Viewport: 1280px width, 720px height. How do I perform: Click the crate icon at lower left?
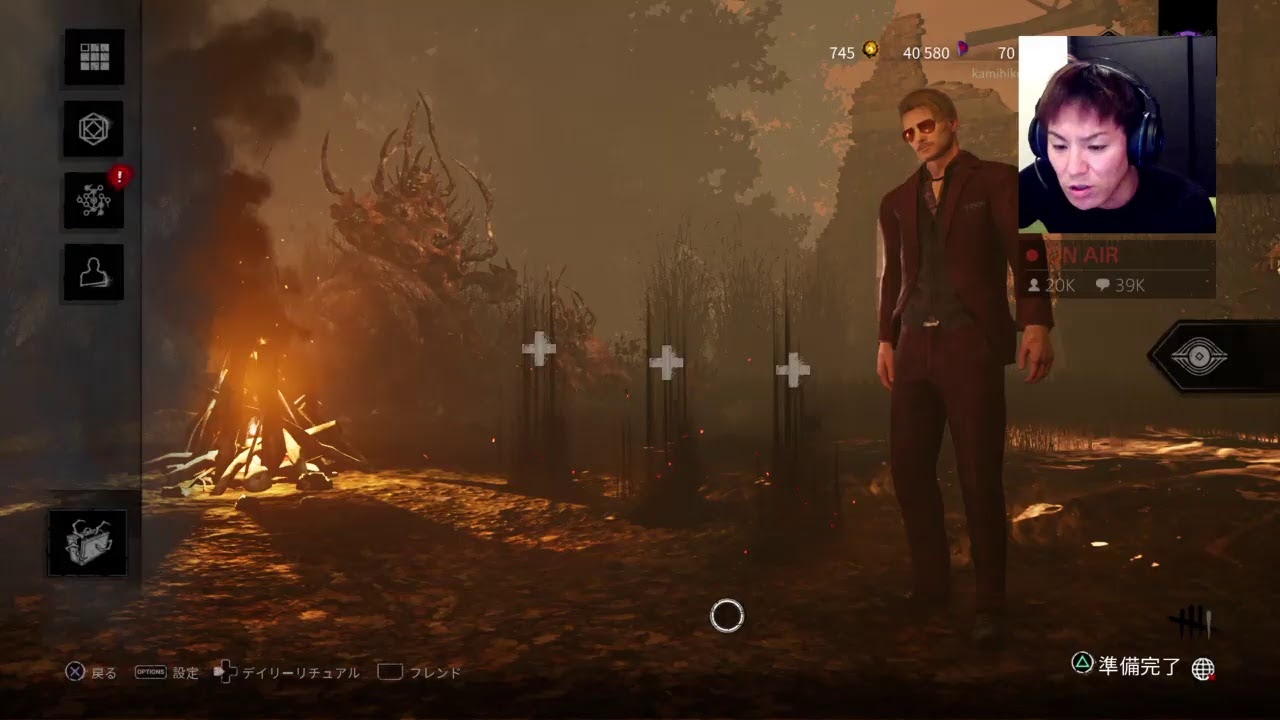88,543
